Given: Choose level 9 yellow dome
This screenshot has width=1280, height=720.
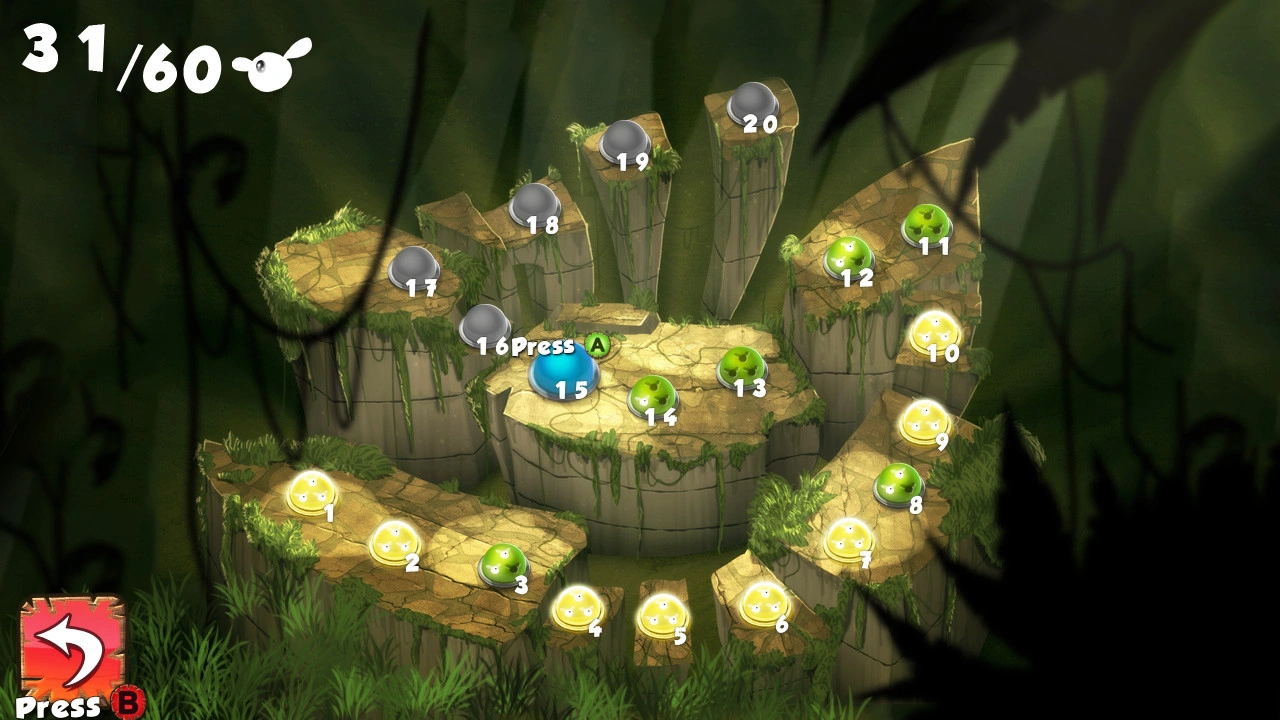Looking at the screenshot, I should coord(923,421).
